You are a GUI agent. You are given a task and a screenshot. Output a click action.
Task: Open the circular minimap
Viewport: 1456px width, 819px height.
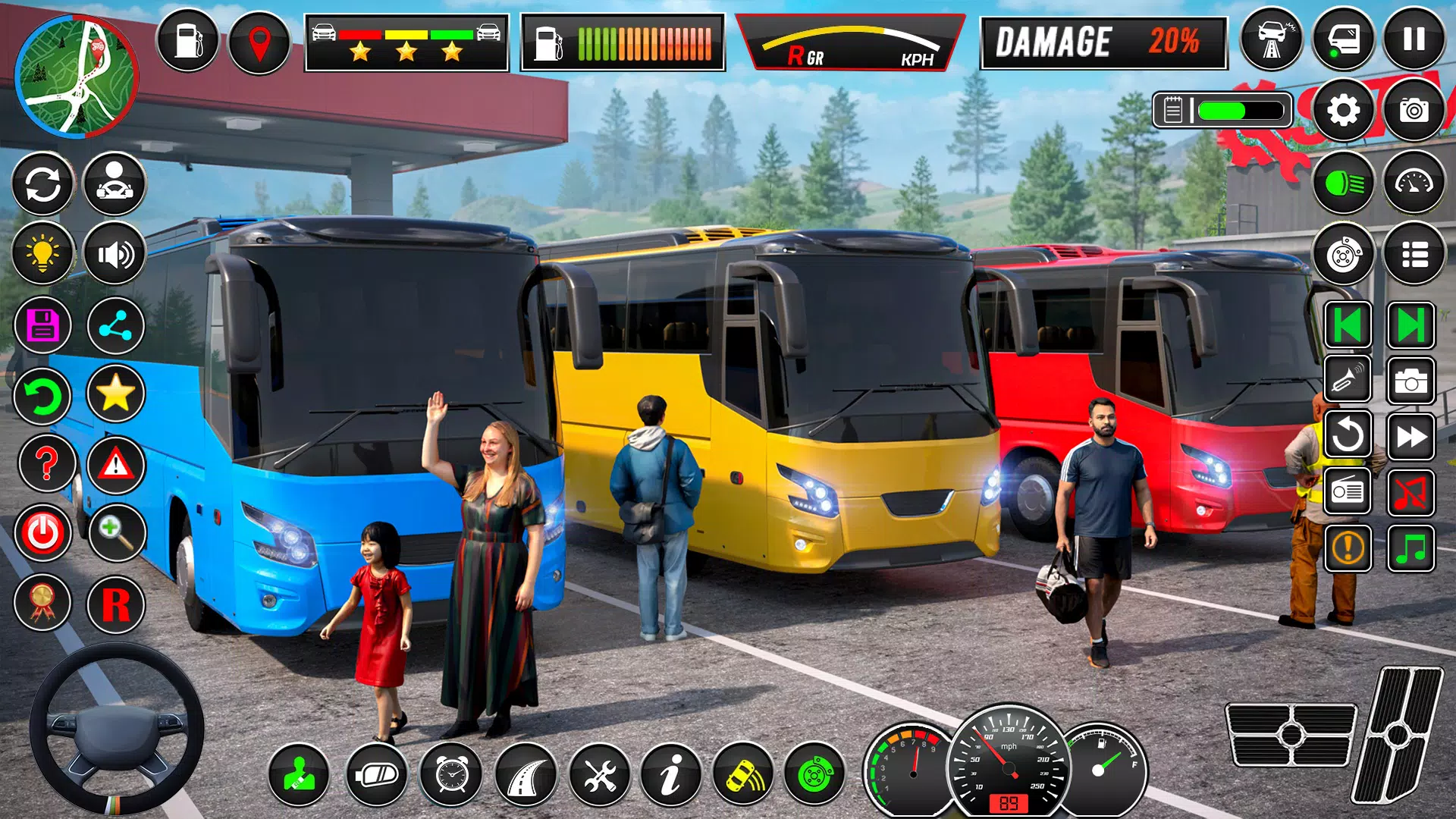click(x=76, y=76)
